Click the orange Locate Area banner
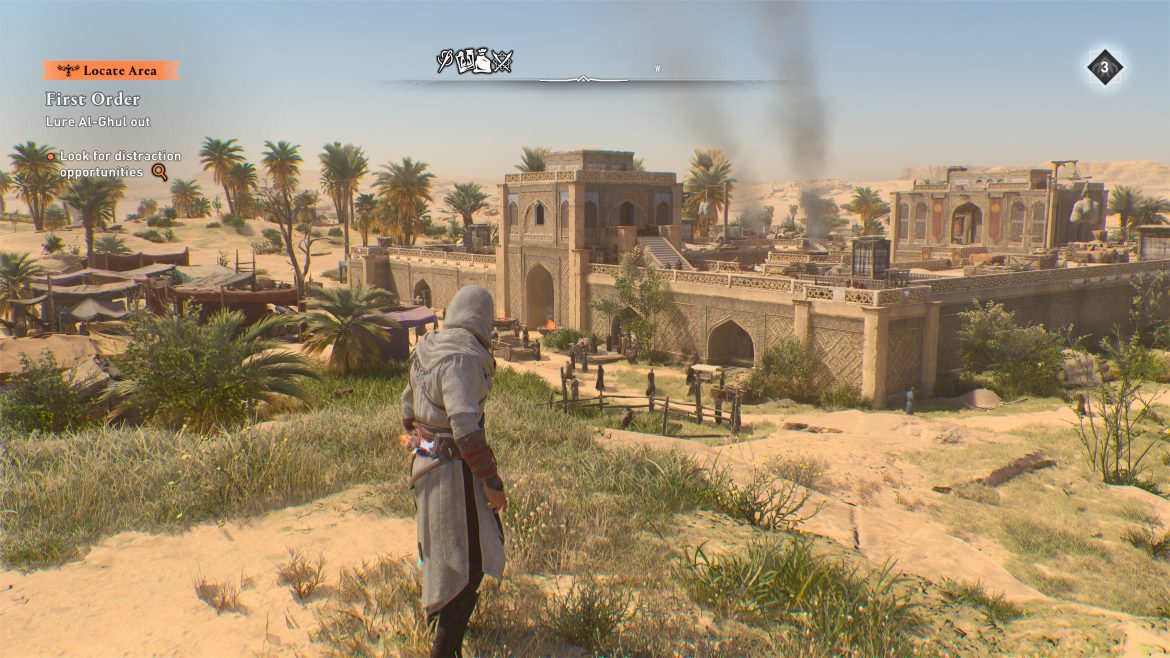This screenshot has height=658, width=1170. click(x=111, y=70)
